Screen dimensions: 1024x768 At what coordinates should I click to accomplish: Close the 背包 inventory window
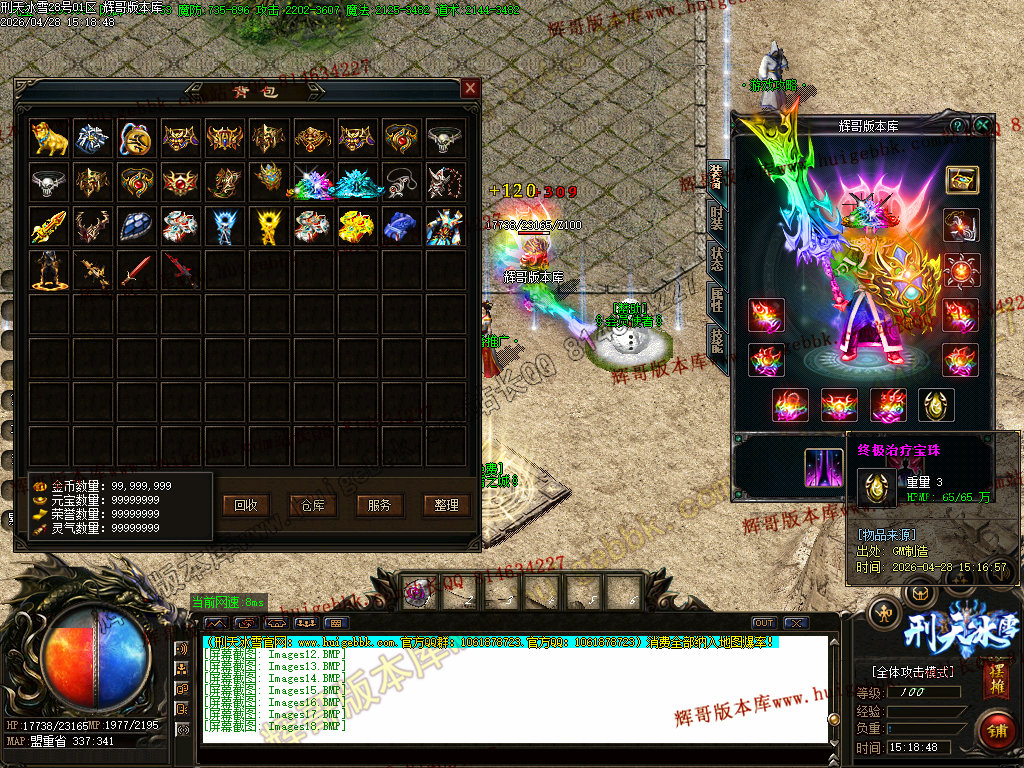tap(470, 89)
